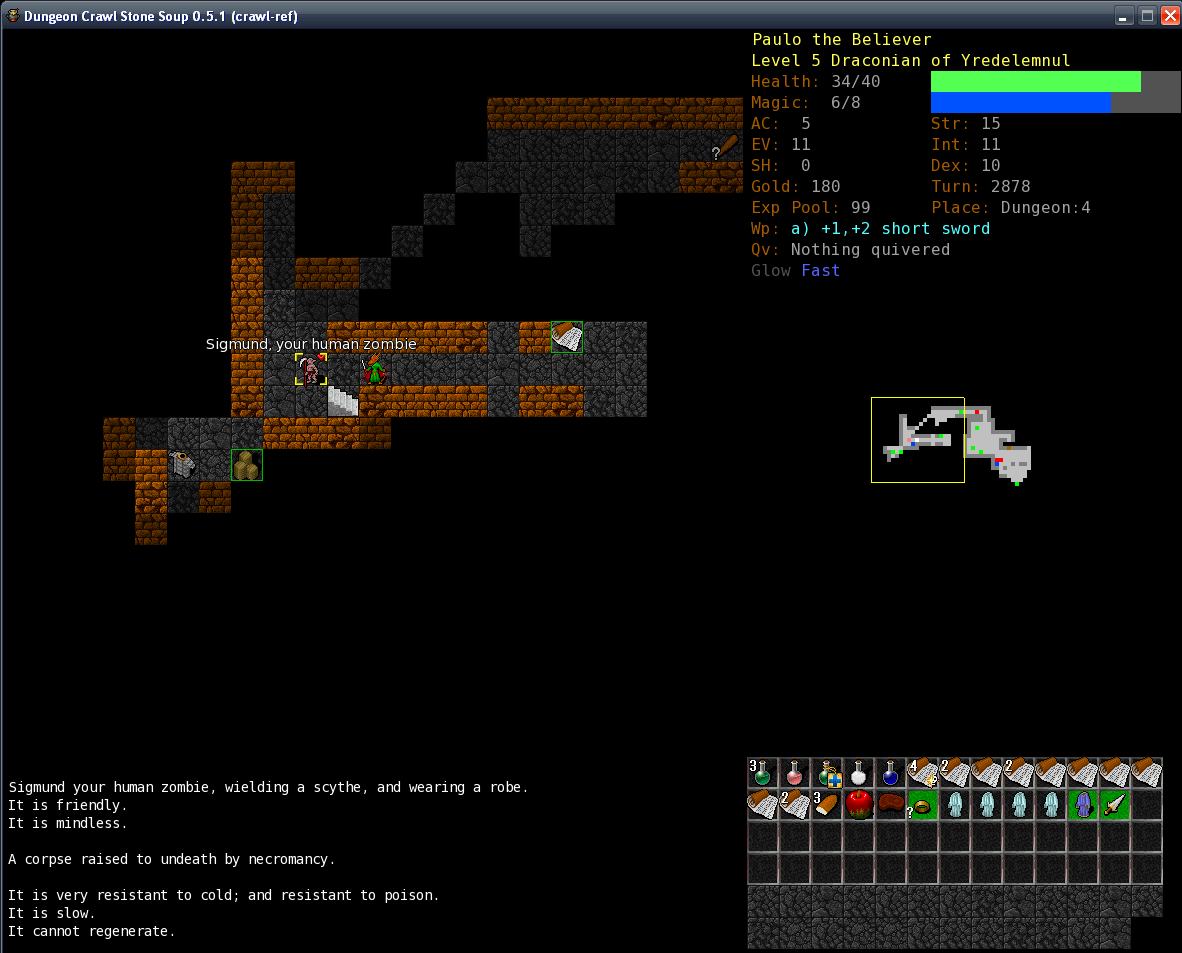Select the red apple in the inventory
The width and height of the screenshot is (1182, 953).
(x=859, y=805)
